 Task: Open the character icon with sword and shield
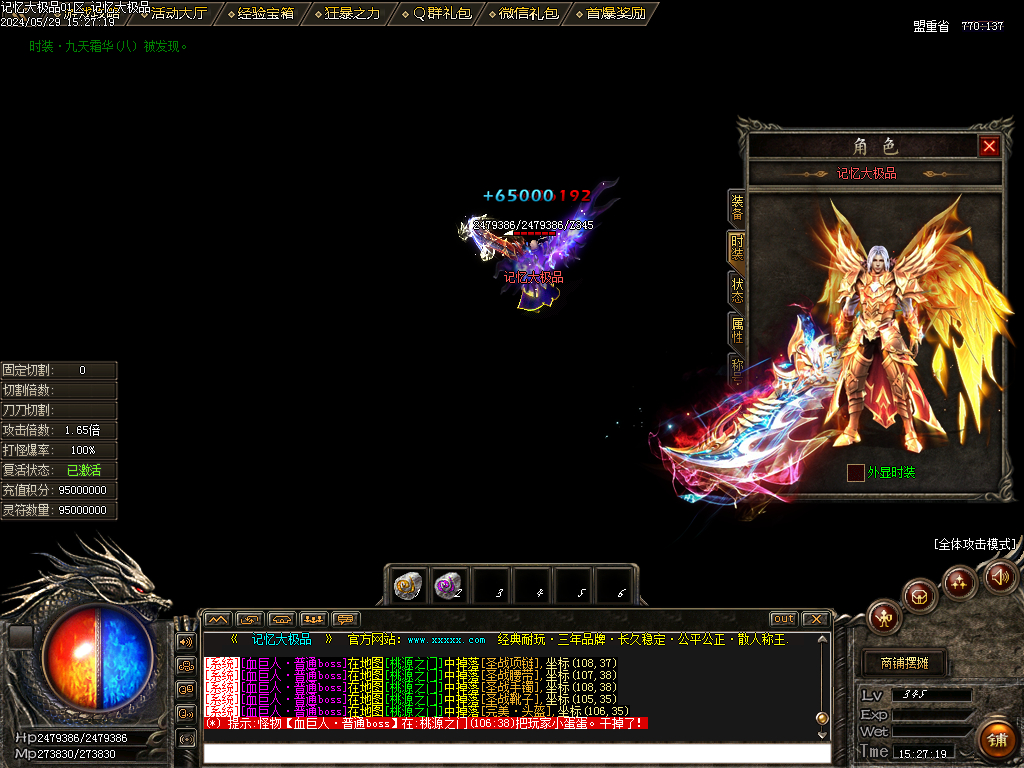(884, 618)
